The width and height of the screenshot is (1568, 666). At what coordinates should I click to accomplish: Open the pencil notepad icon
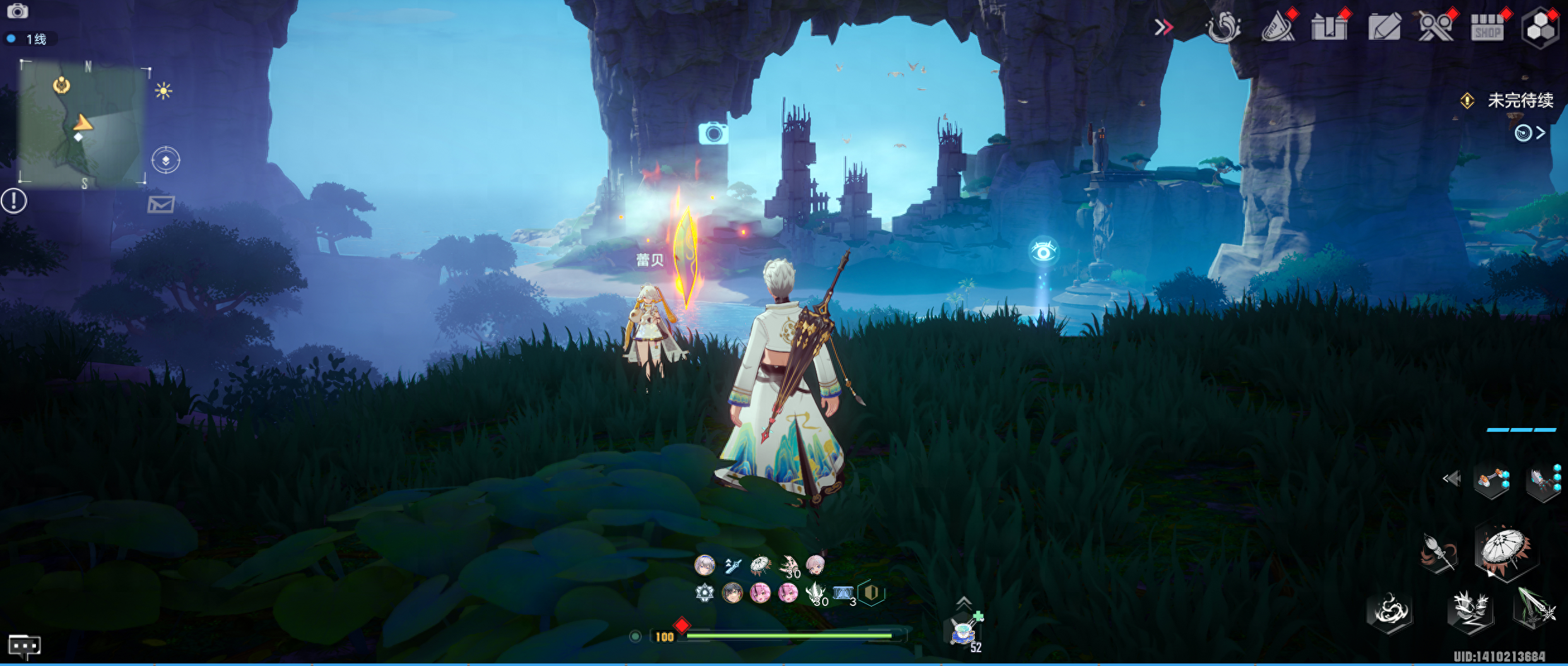[x=1384, y=28]
